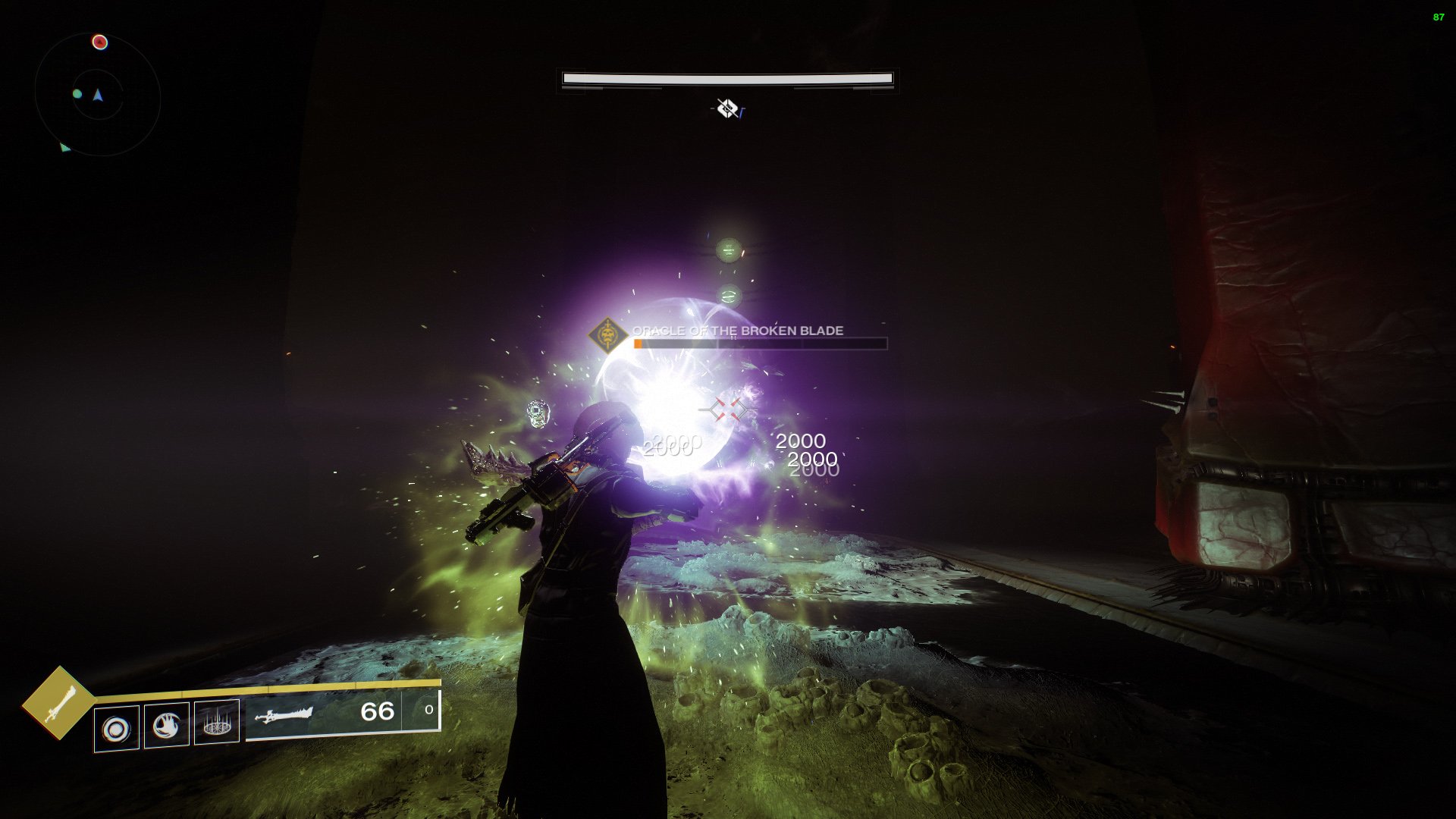
Task: Select the ring-shaped grenade ability
Action: coord(117,729)
